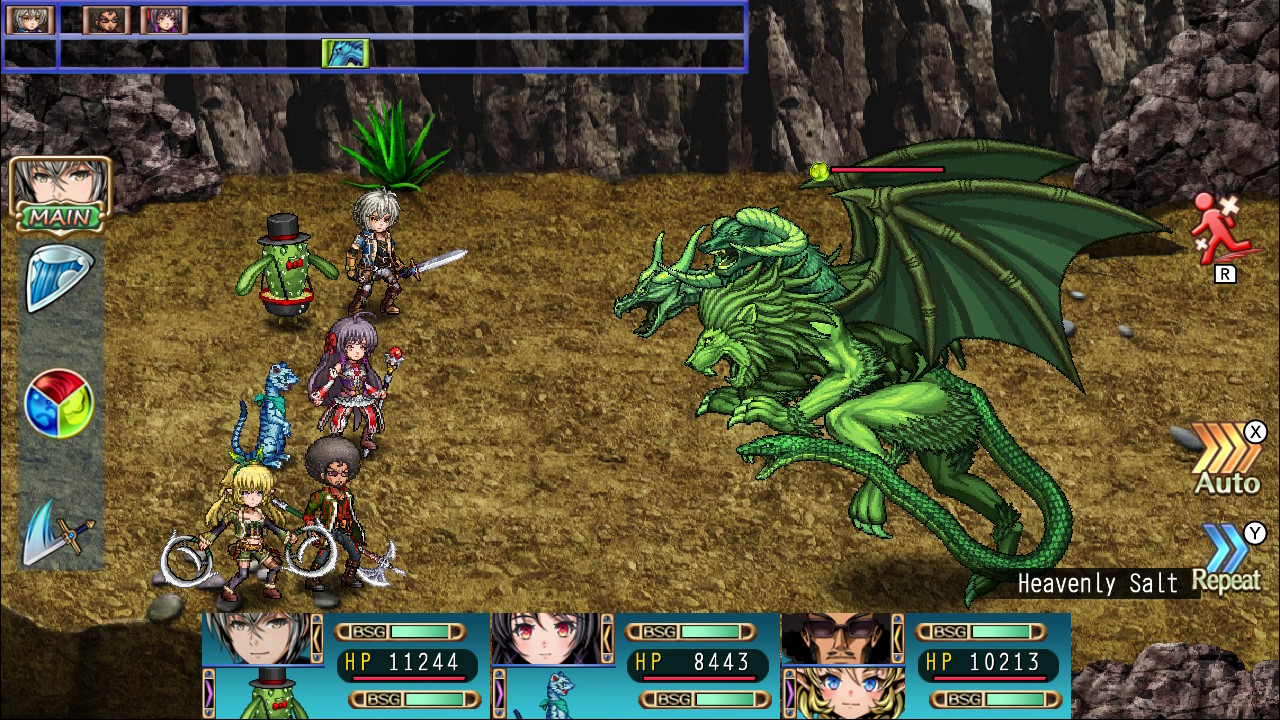Screen dimensions: 1280x720
Task: Click the R escape shortcut label
Action: click(1225, 273)
